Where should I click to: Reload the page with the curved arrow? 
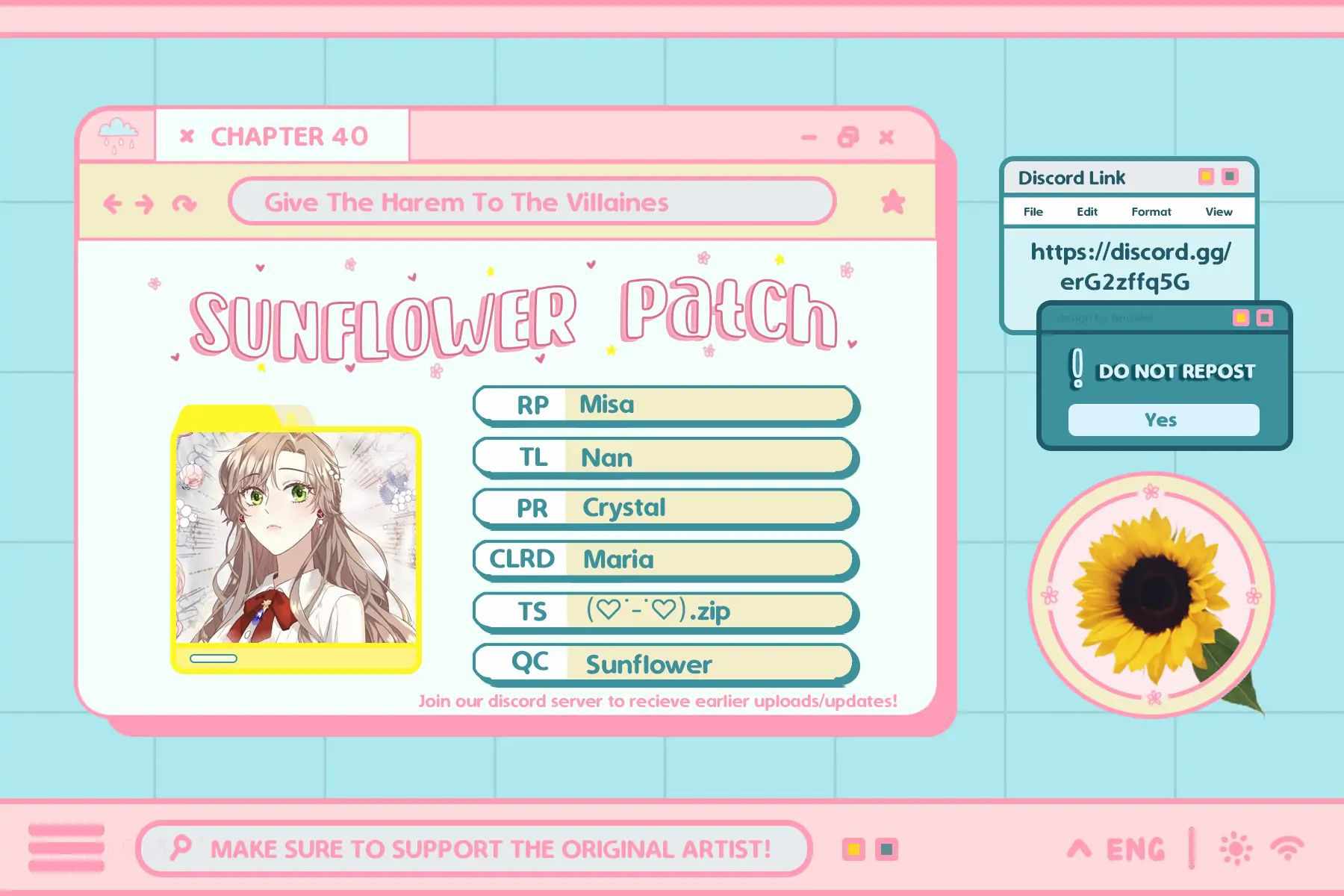tap(184, 203)
